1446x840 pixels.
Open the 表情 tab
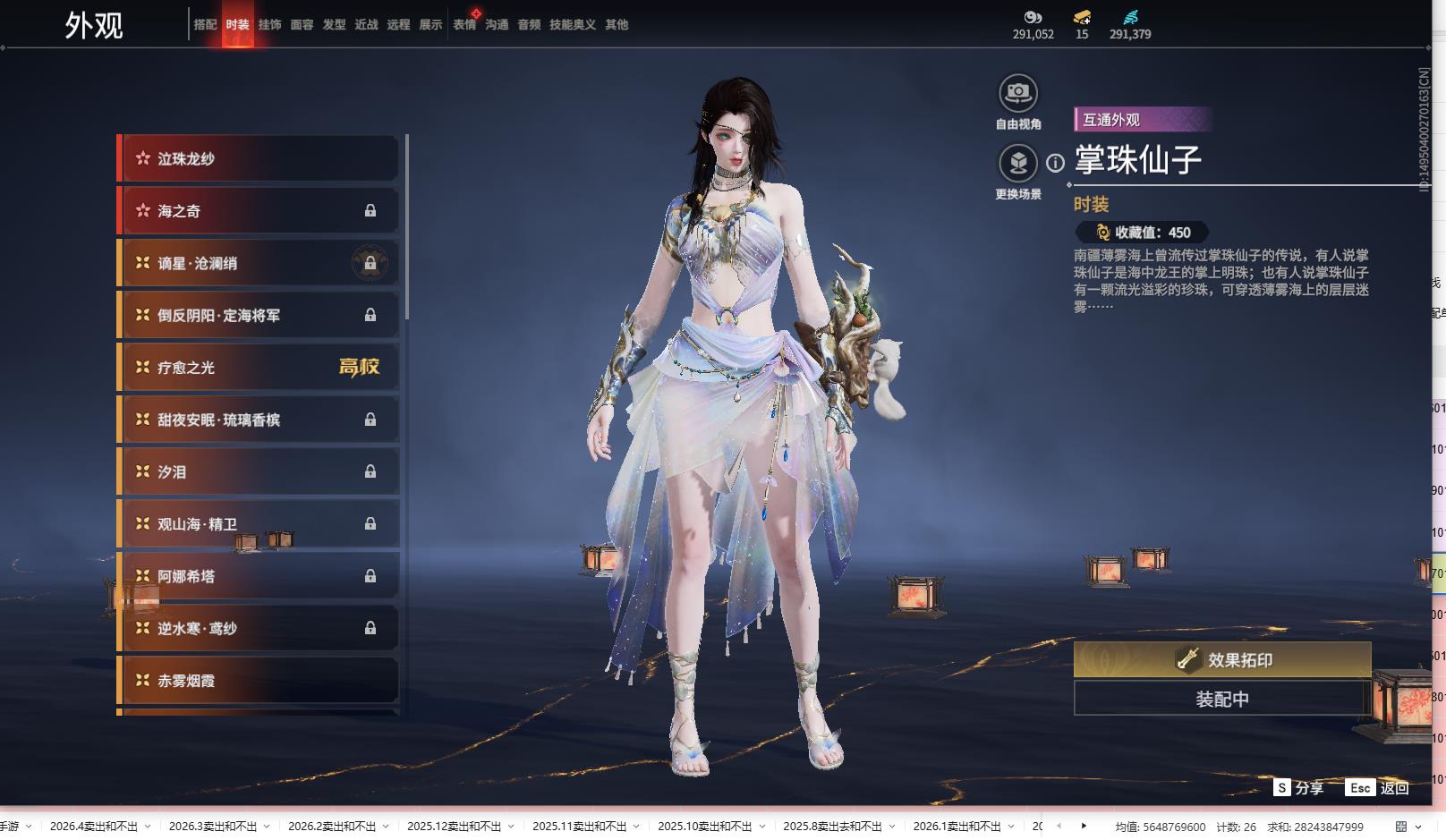click(464, 25)
